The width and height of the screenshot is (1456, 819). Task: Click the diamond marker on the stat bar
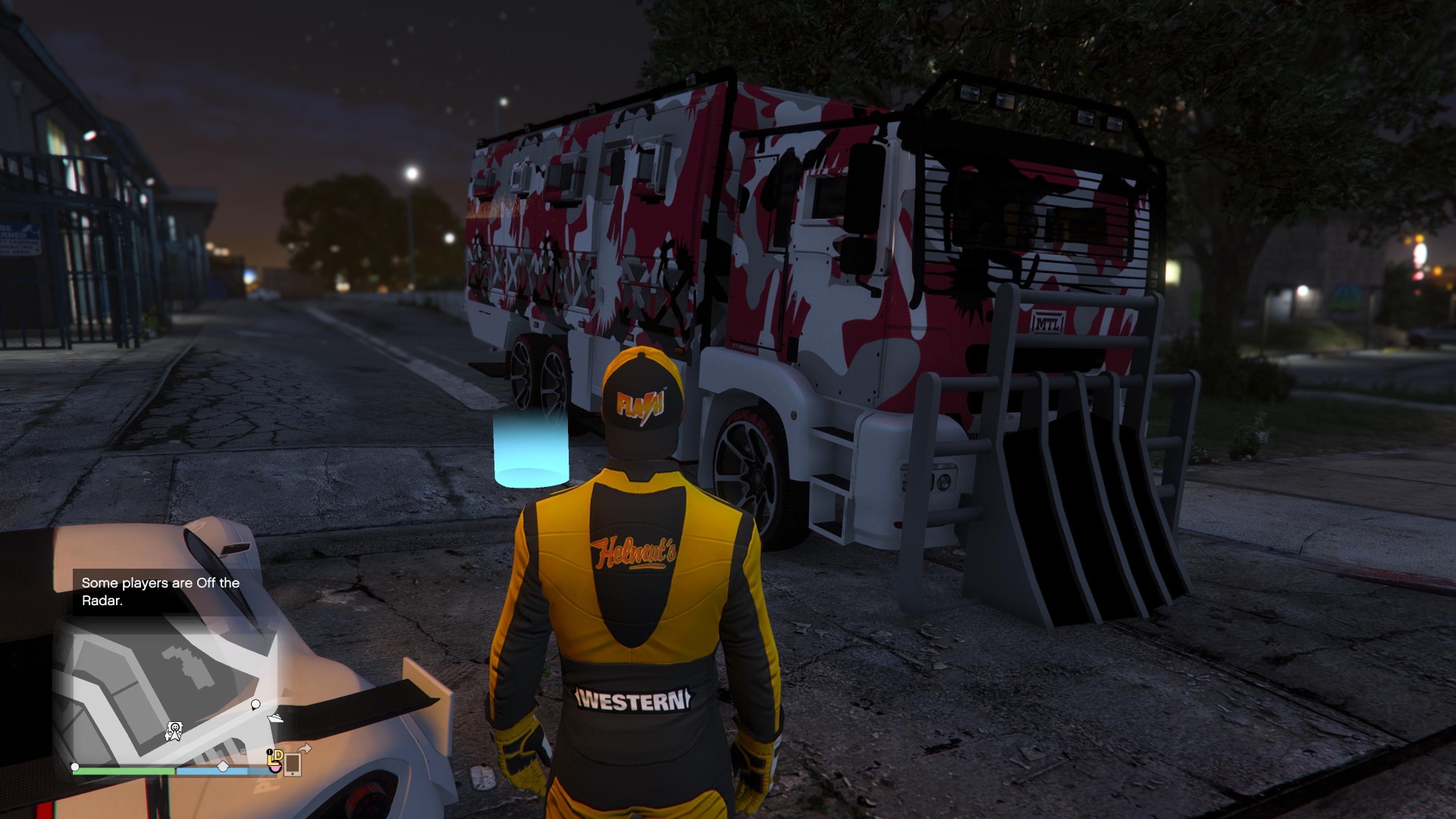coord(223,767)
